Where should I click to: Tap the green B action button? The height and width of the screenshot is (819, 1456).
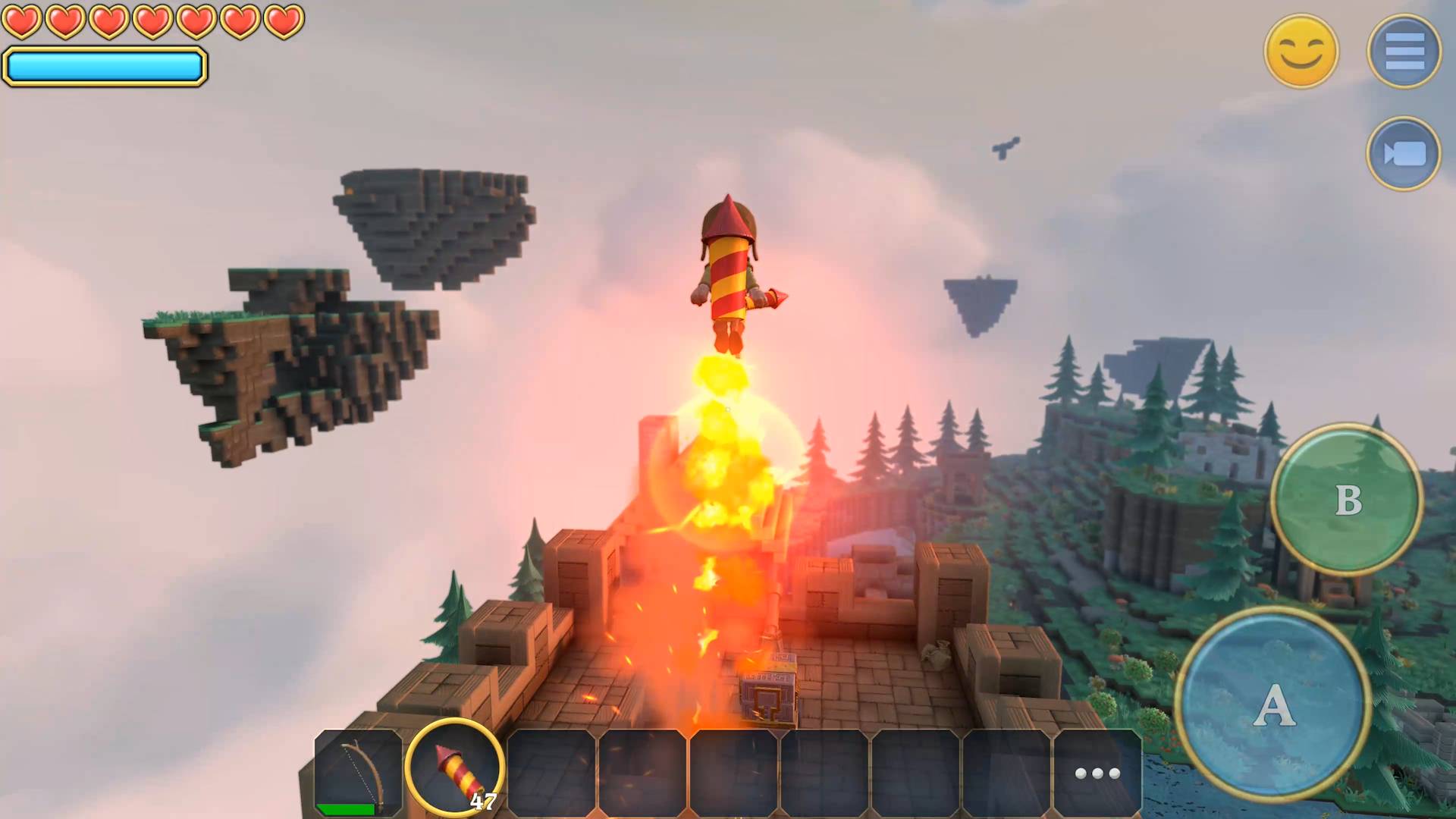click(x=1347, y=500)
